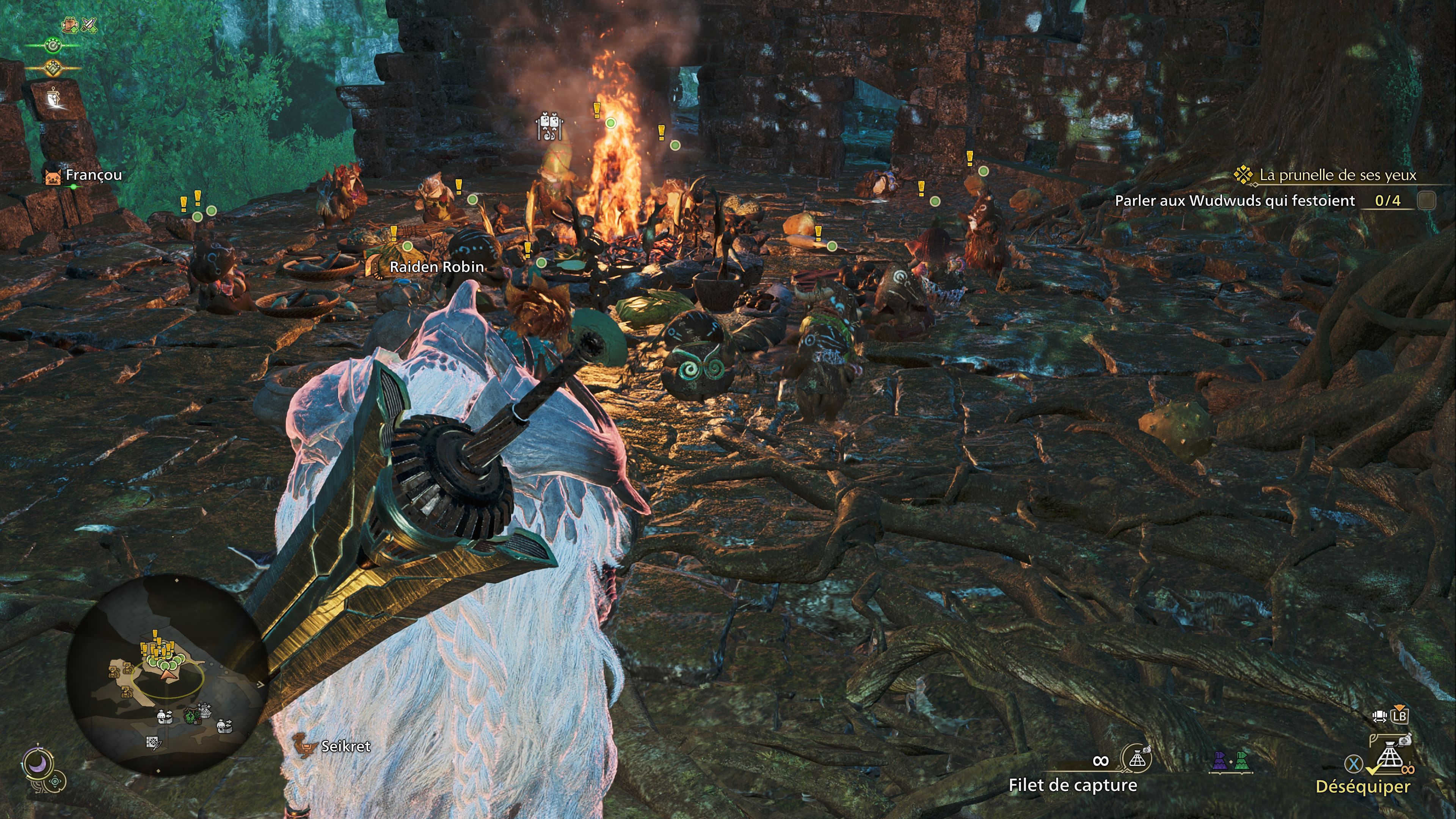Click Déséquiper to unequip the net
1456x819 pixels.
point(1363,786)
